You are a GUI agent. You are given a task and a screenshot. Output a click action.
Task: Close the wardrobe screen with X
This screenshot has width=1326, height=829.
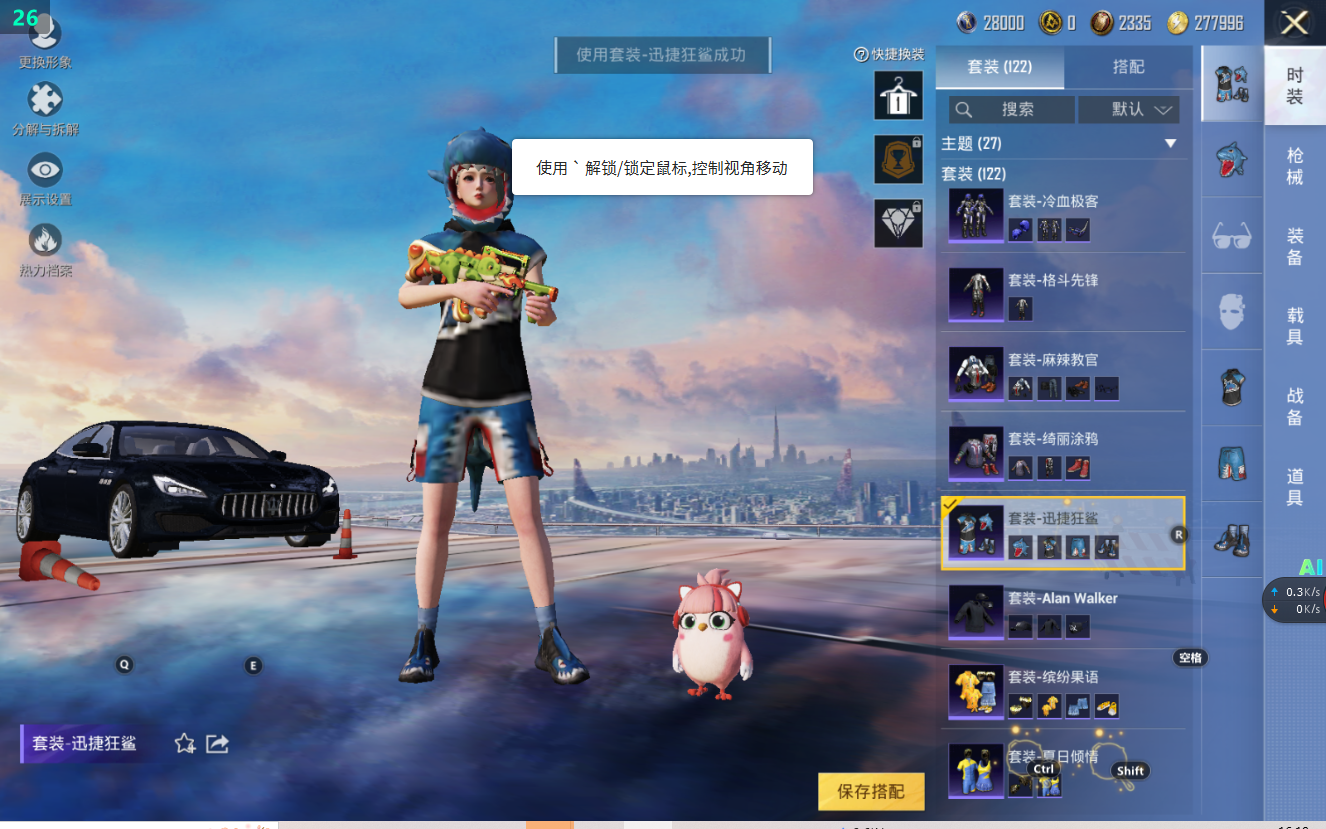click(1294, 23)
